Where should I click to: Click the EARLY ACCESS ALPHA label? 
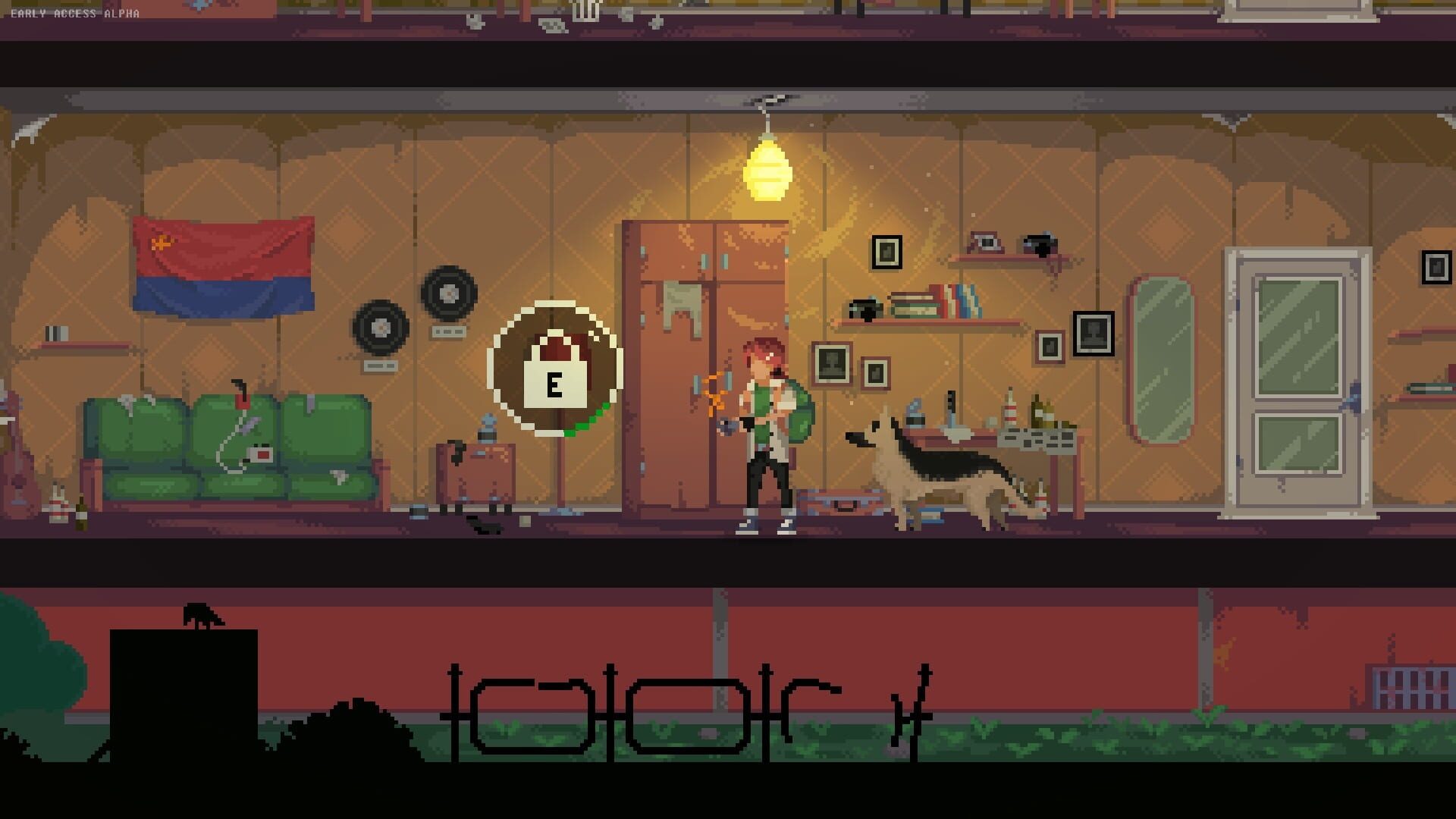click(x=72, y=12)
